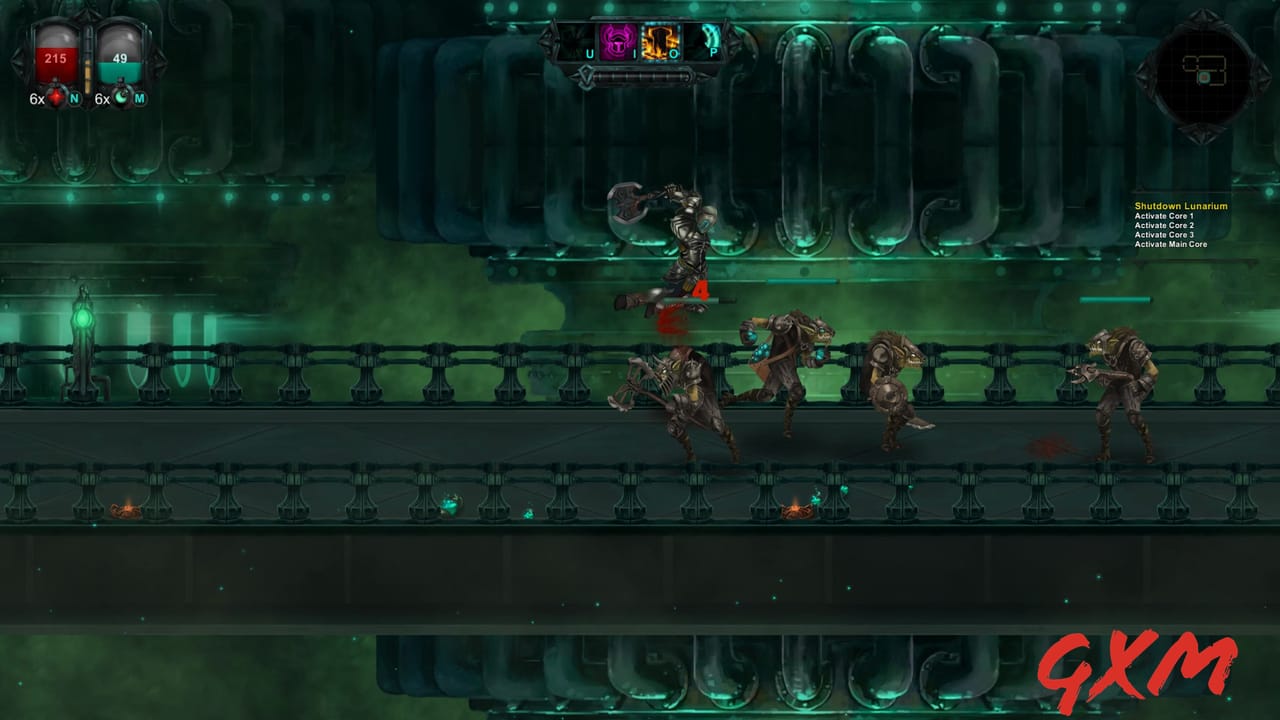The image size is (1280, 720).
Task: Select the magenta skill in slot I
Action: tap(616, 42)
